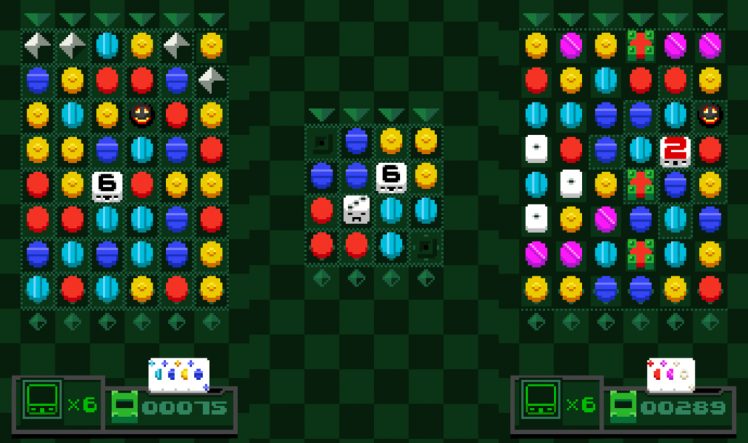
Task: Open the card above the 00289 score
Action: click(x=670, y=374)
